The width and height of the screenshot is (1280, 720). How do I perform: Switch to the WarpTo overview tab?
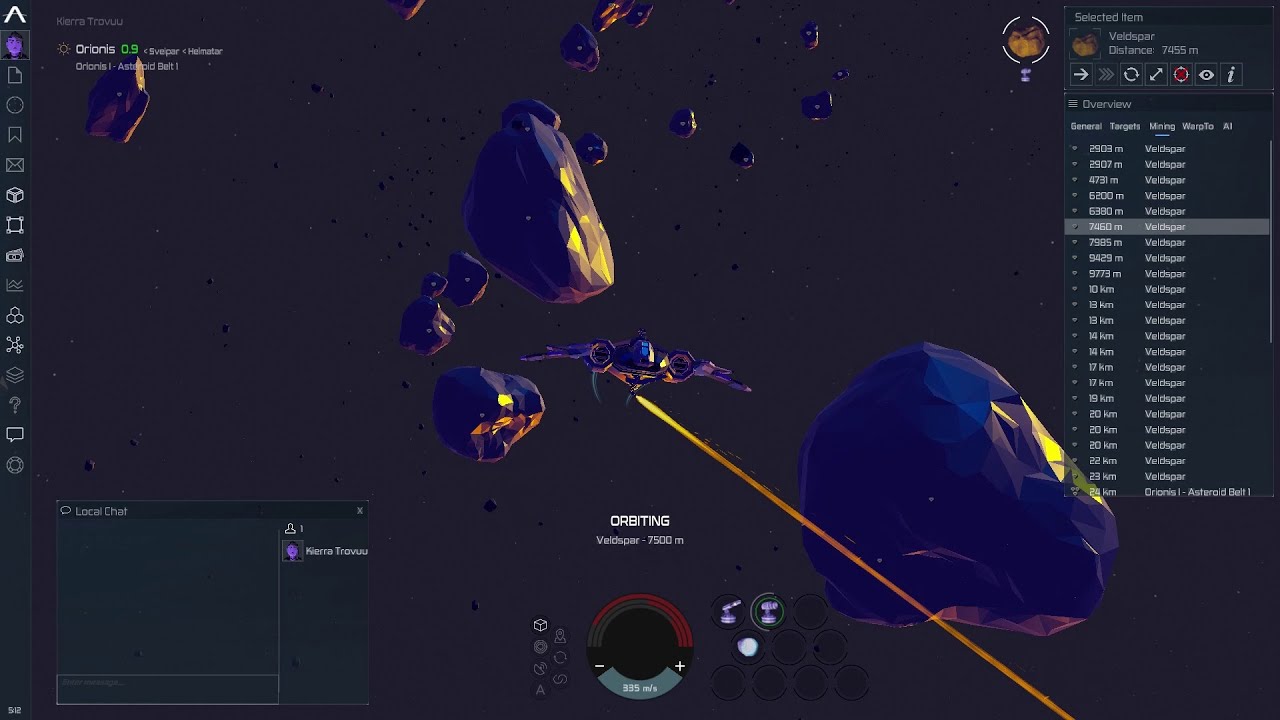1200,126
